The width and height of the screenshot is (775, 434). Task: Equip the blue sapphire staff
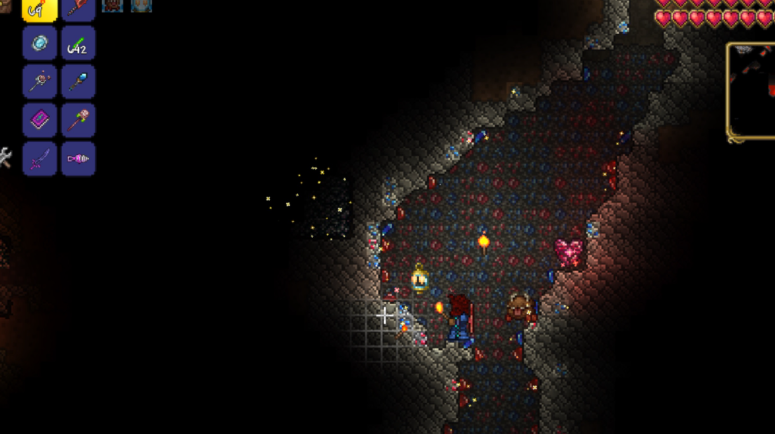pyautogui.click(x=78, y=81)
